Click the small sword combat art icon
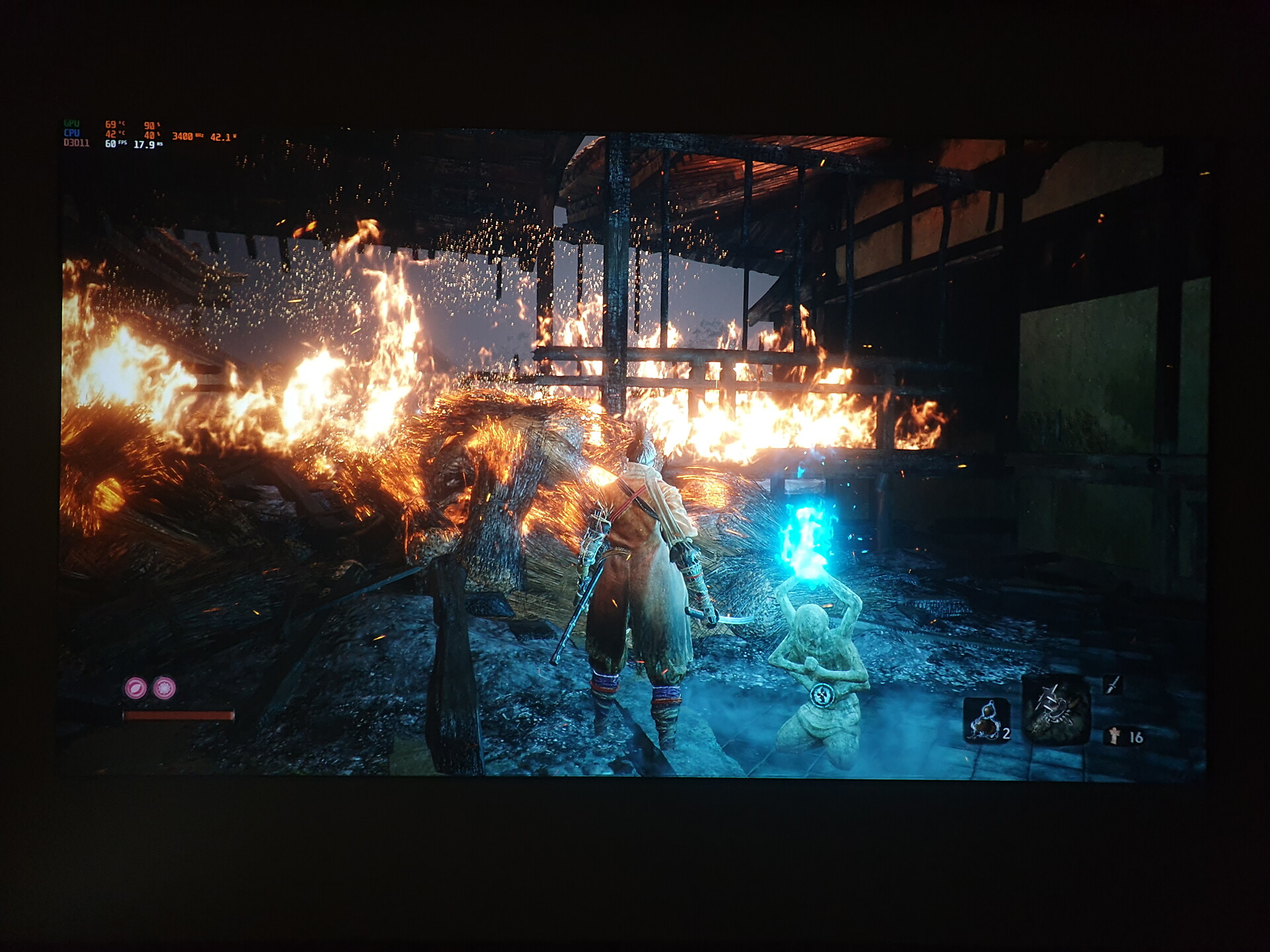 click(x=1114, y=685)
